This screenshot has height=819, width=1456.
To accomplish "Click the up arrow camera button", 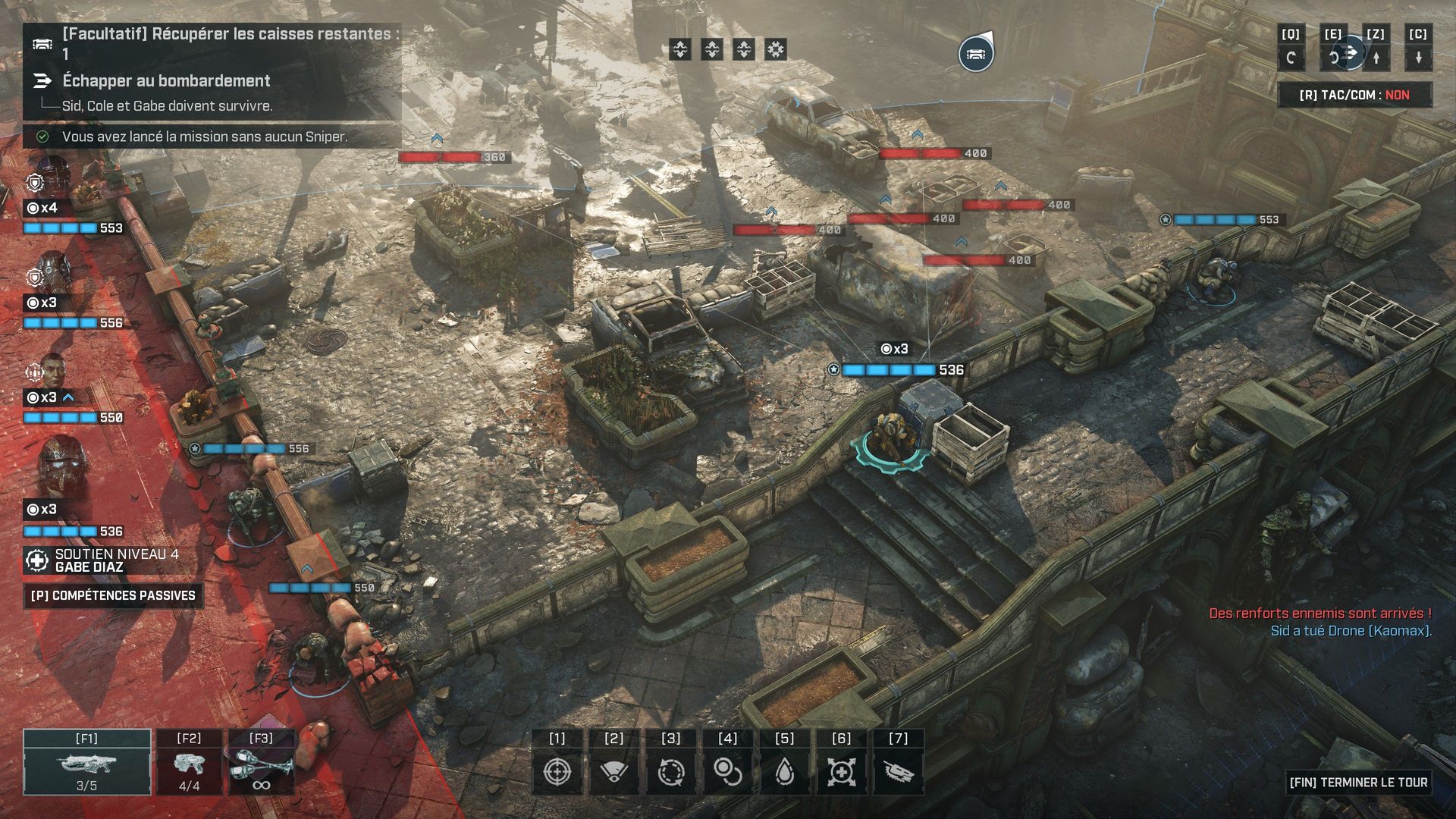I will click(x=1376, y=57).
